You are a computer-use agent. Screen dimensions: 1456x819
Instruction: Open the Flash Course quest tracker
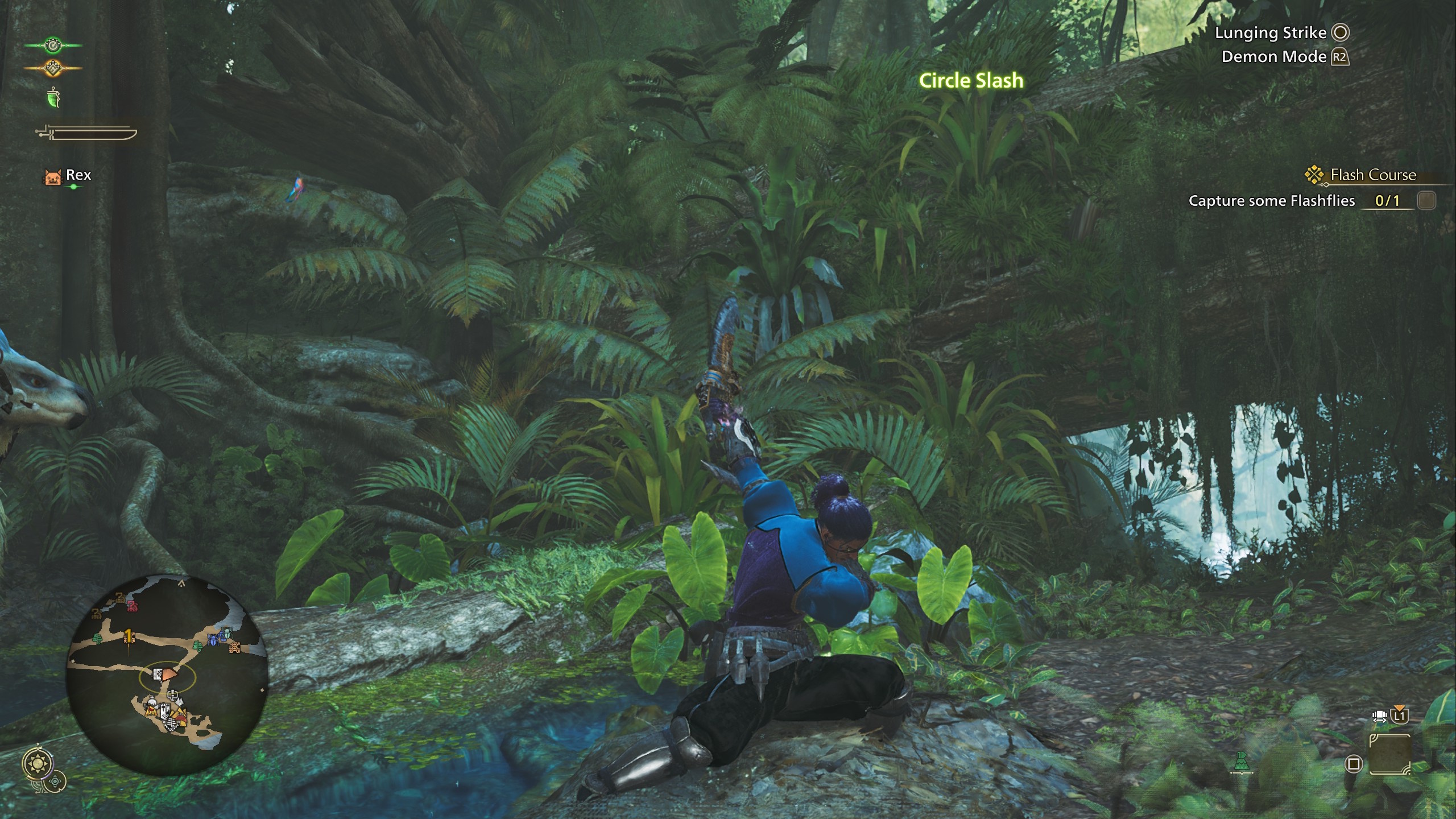(1372, 175)
